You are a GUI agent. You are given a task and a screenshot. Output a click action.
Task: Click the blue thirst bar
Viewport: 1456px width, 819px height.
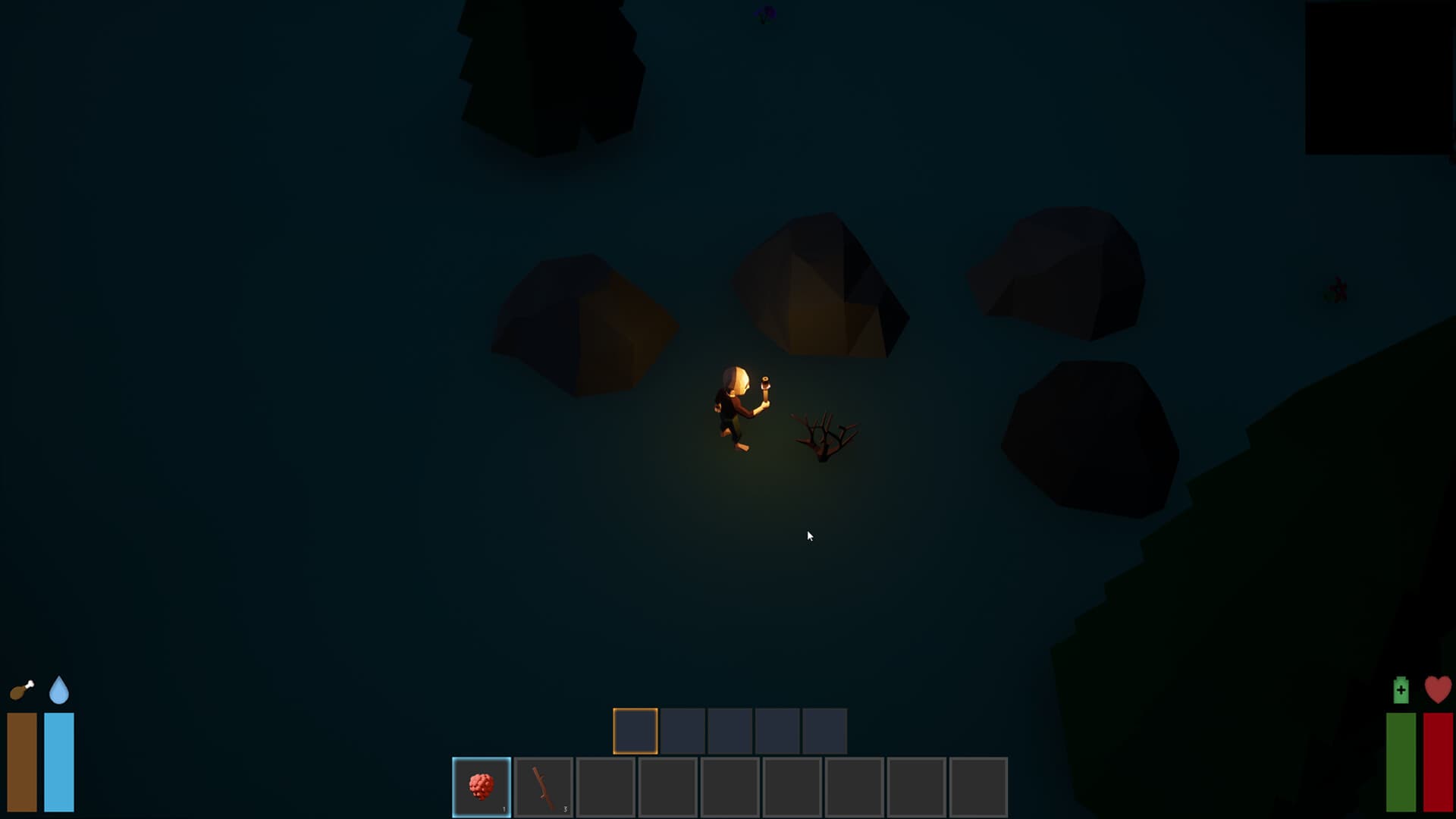click(x=58, y=758)
